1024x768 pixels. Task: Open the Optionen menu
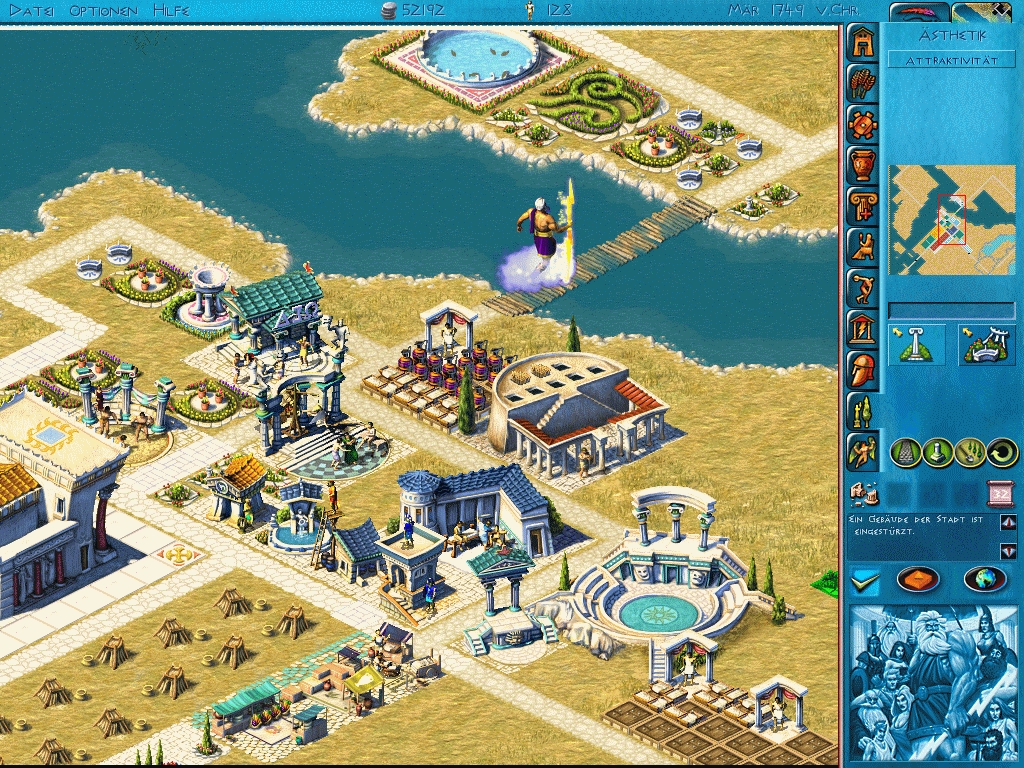[x=104, y=10]
